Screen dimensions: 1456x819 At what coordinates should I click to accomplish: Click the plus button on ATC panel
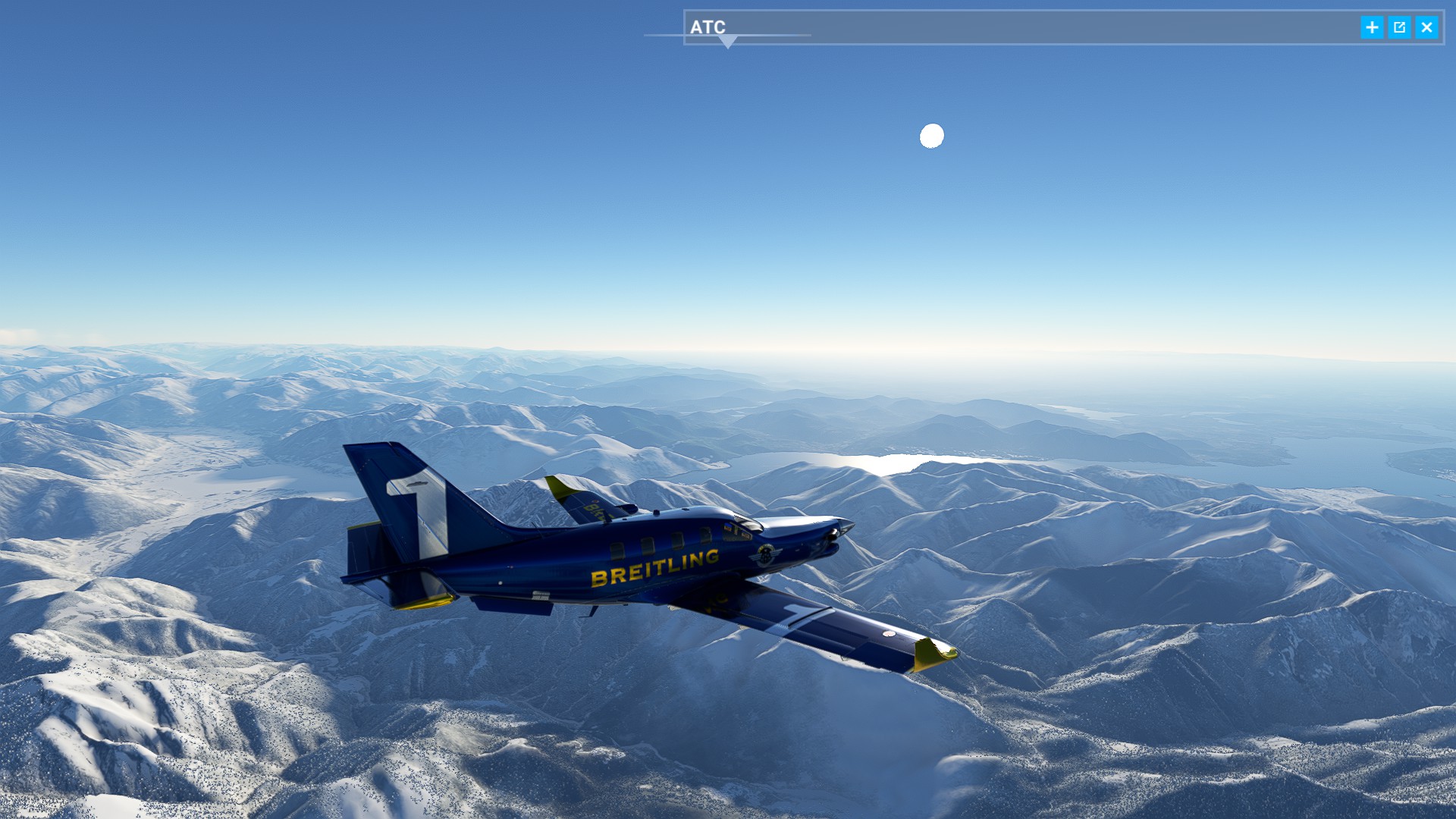point(1372,27)
